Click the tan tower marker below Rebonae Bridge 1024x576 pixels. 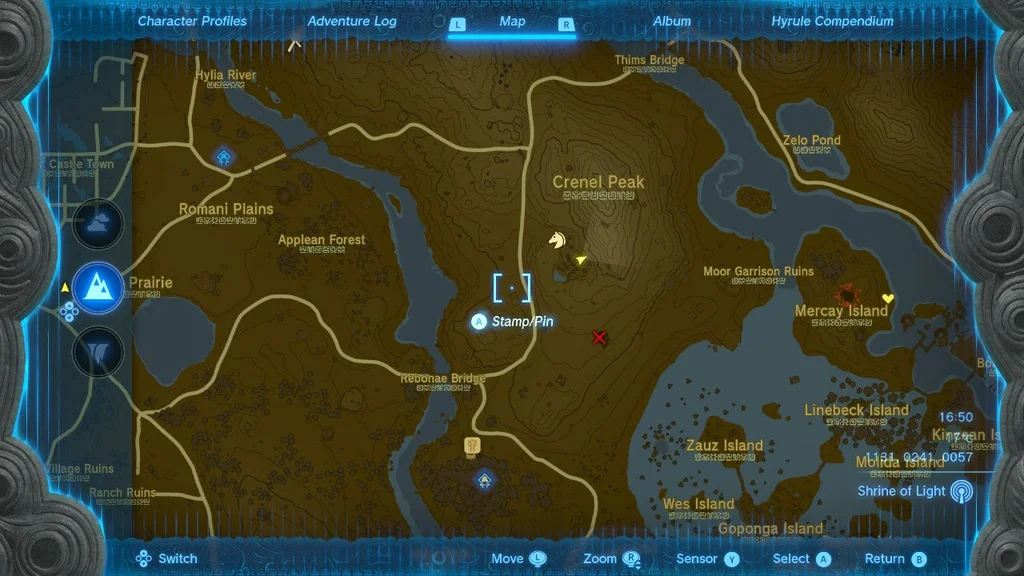472,446
